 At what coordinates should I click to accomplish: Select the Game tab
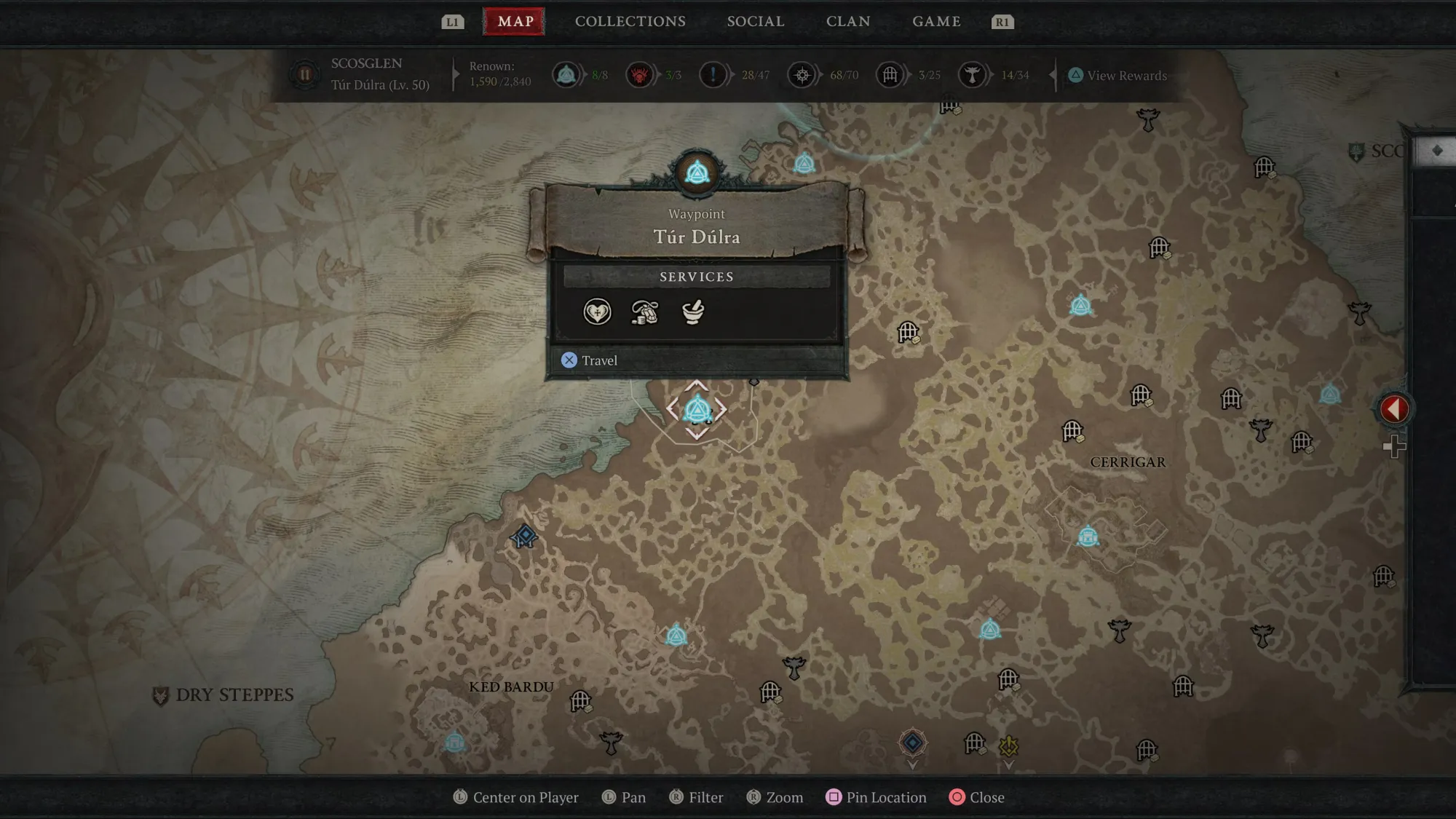pyautogui.click(x=936, y=22)
